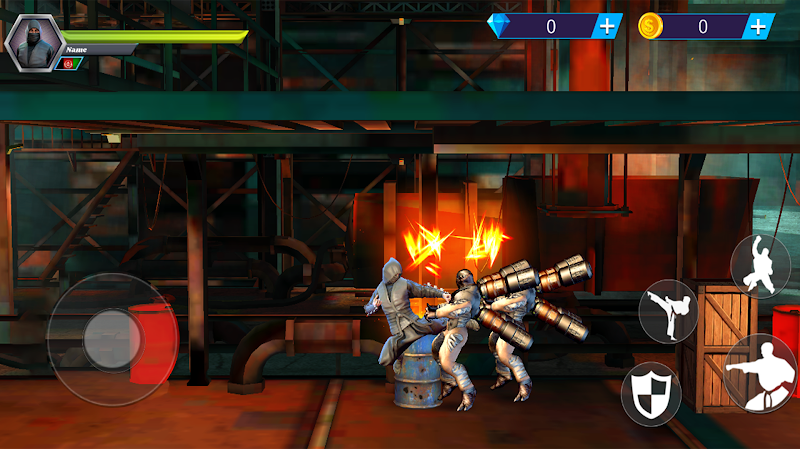Trigger the jumping fighter move
800x449 pixels.
(760, 265)
